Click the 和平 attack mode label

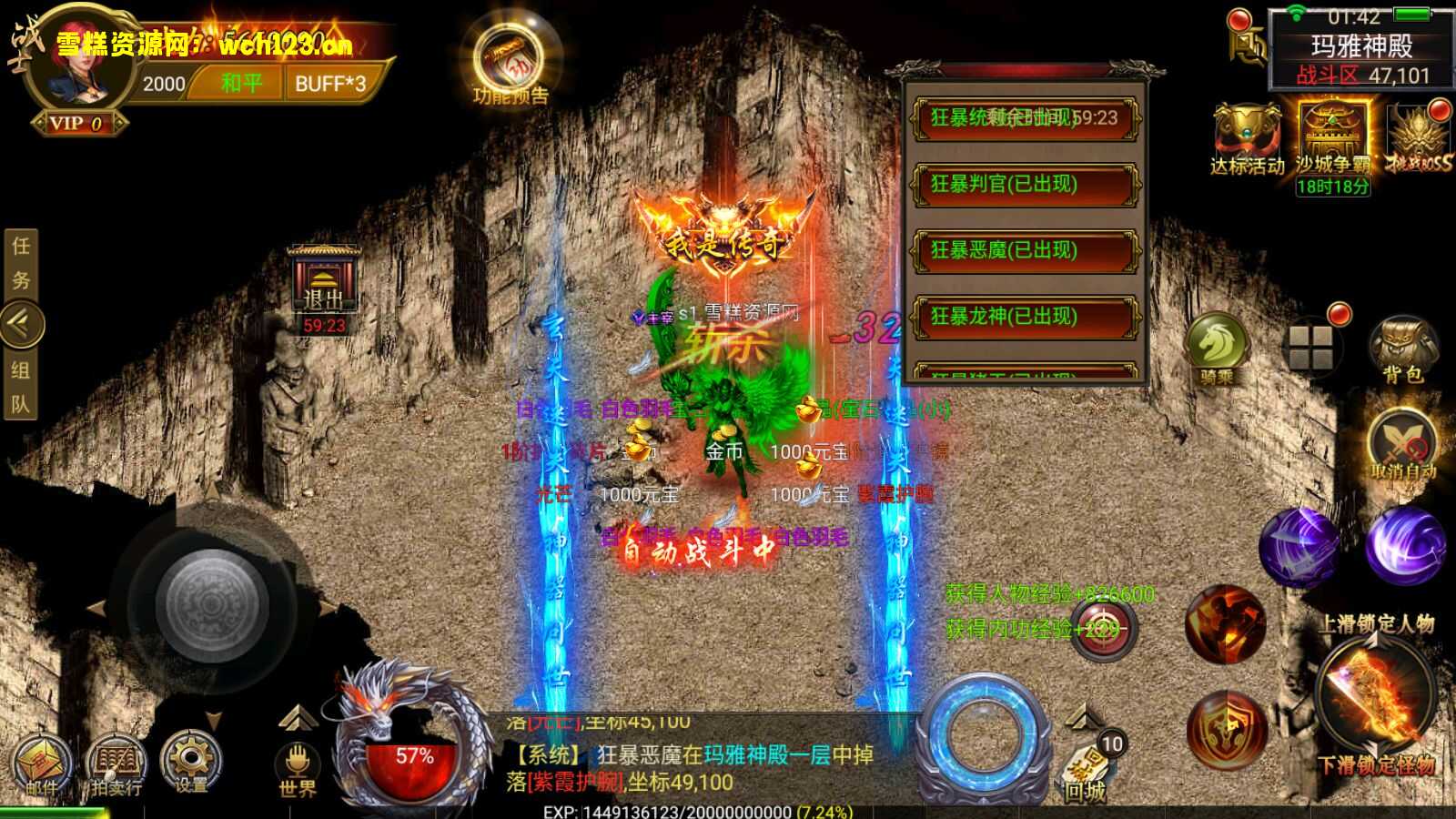point(241,84)
